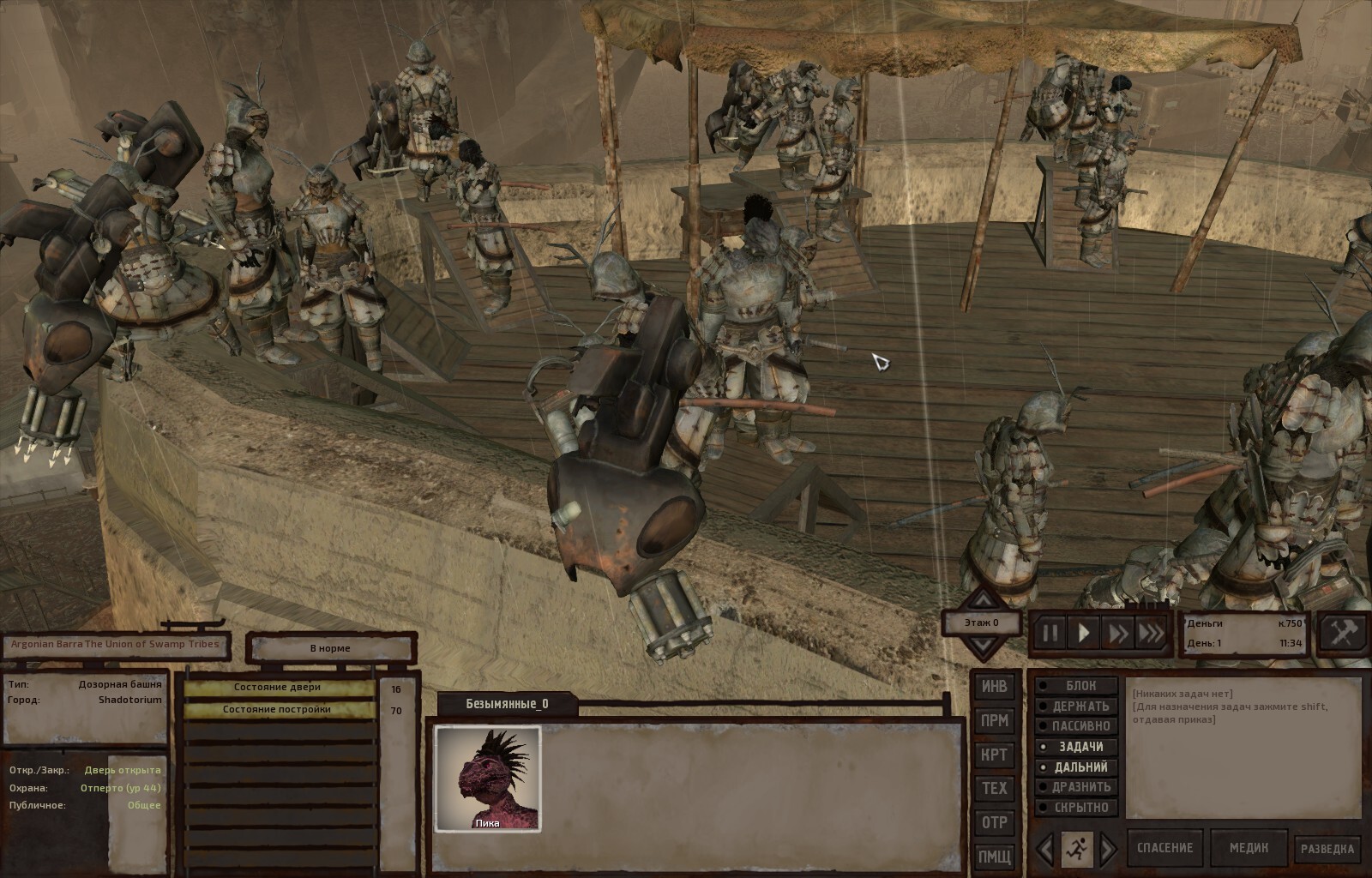The height and width of the screenshot is (878, 1372).
Task: Set double fast-forward game speed
Action: click(1117, 634)
